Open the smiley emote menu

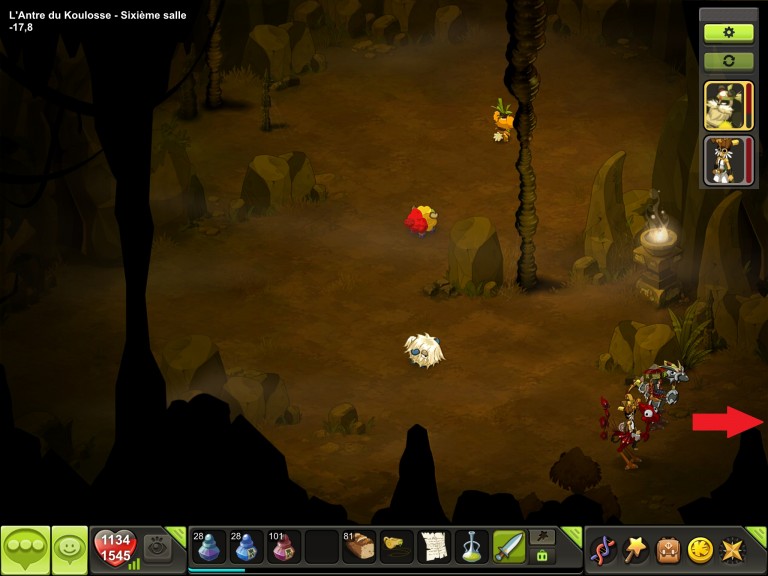tap(70, 548)
